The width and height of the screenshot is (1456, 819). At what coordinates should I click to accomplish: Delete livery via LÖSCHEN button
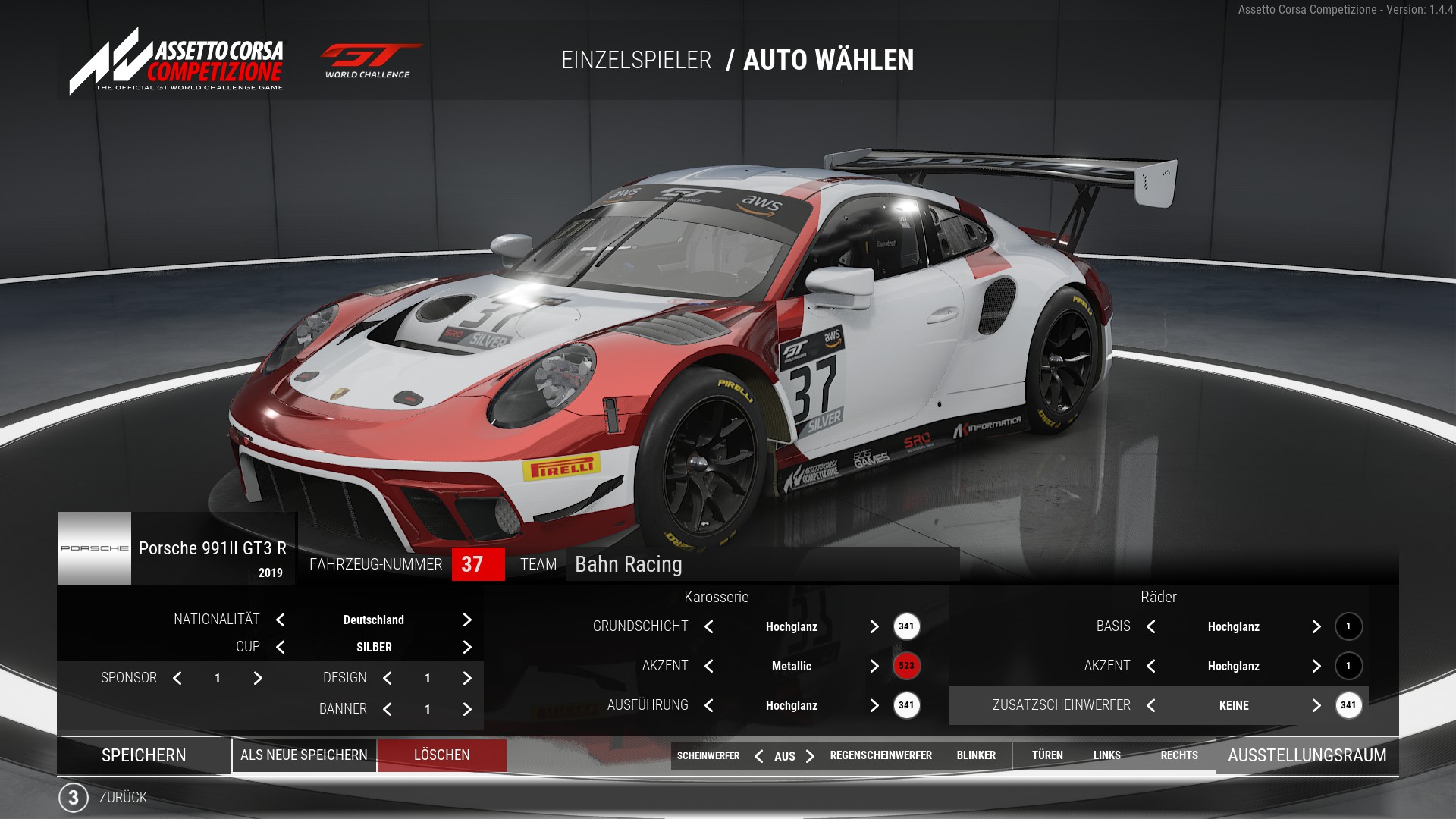(442, 755)
